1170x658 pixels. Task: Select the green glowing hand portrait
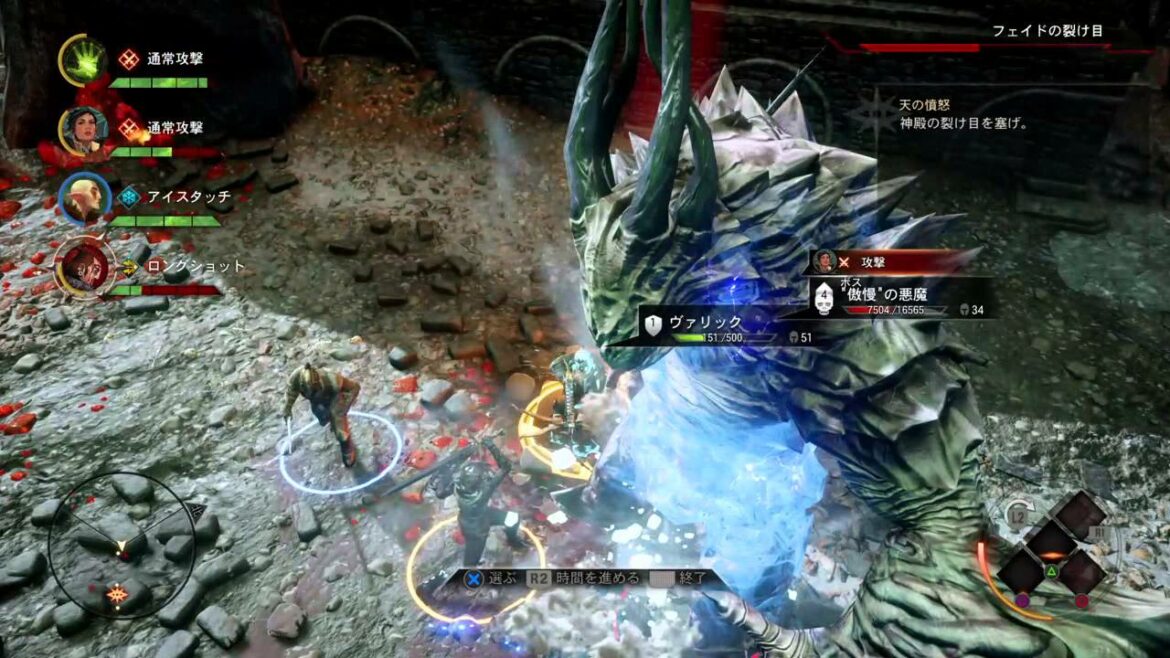point(84,60)
